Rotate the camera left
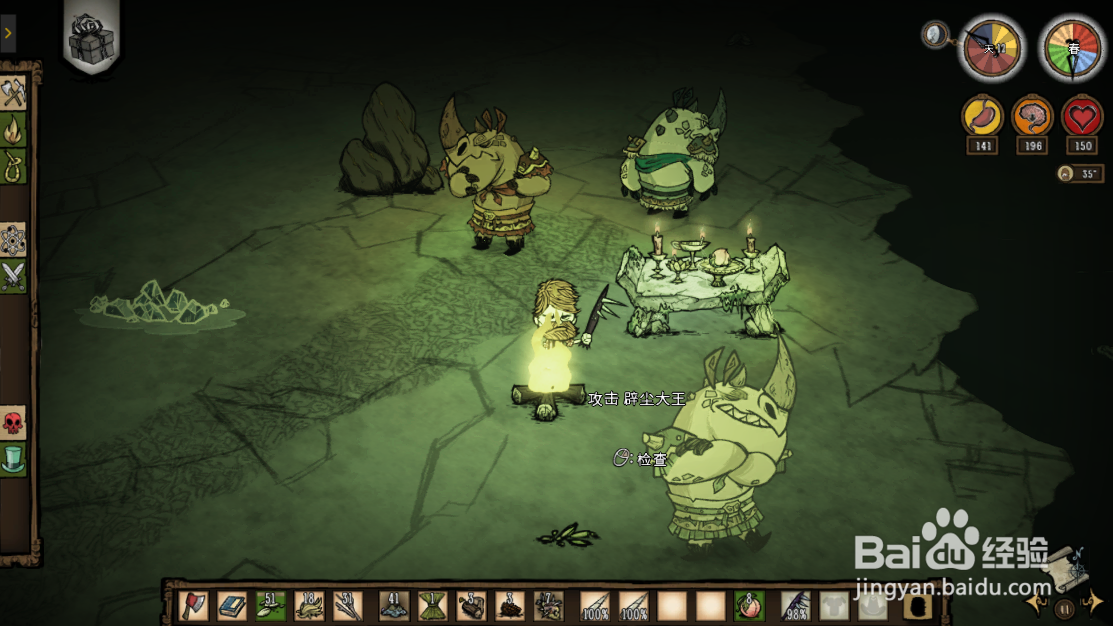Image resolution: width=1113 pixels, height=626 pixels. [1034, 603]
